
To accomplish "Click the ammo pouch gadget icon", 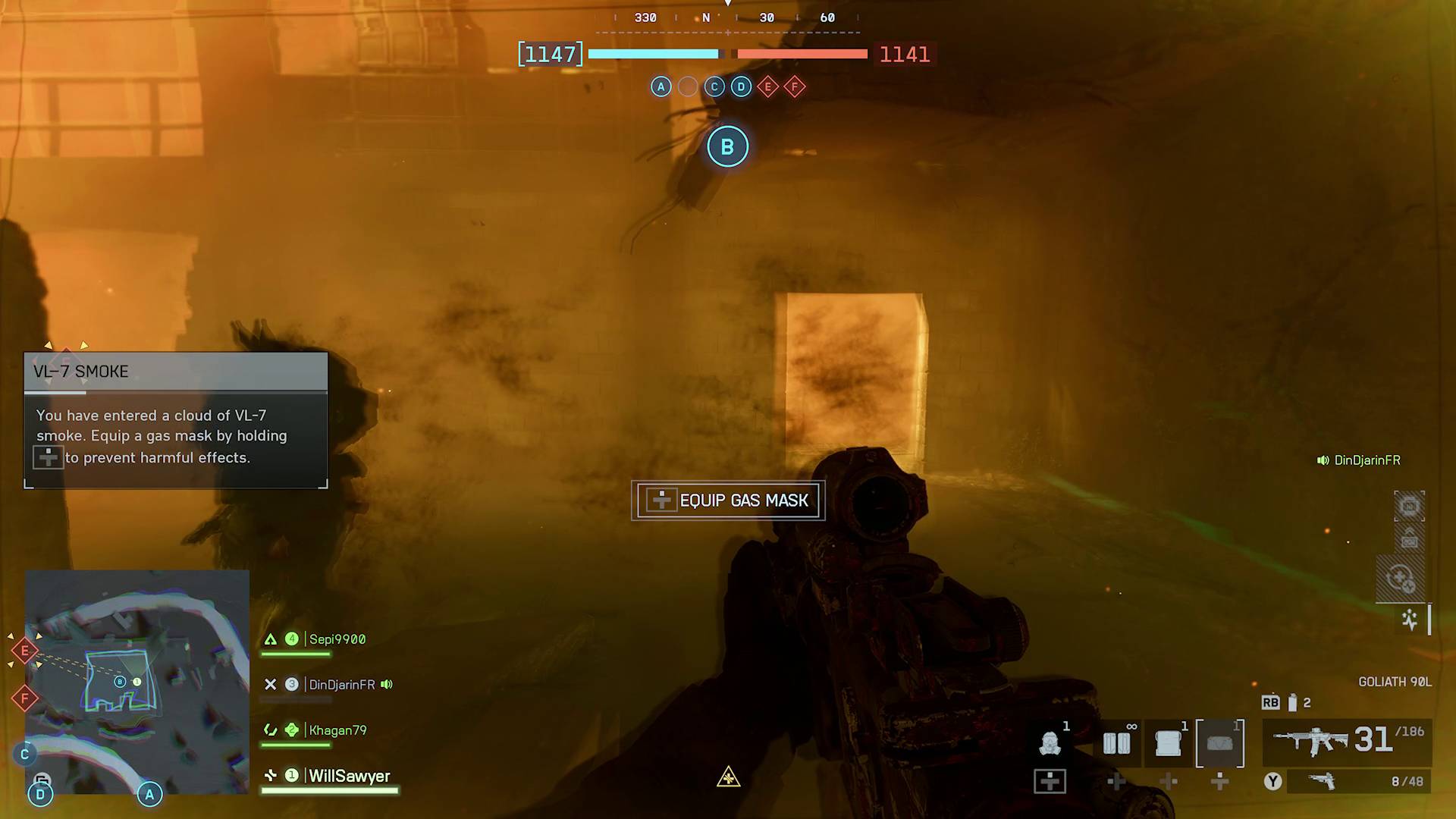I will pyautogui.click(x=1117, y=742).
